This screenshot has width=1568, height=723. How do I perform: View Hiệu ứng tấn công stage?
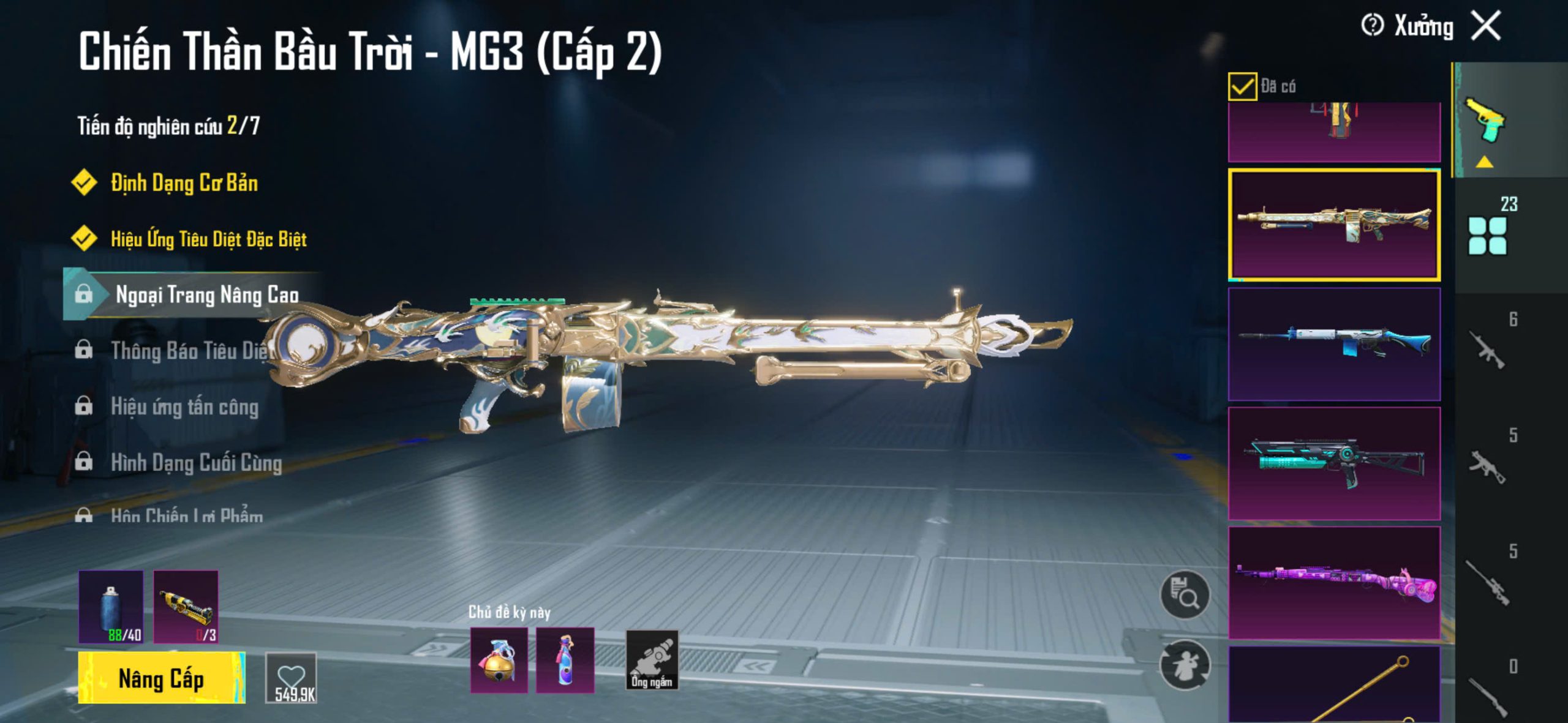(184, 407)
